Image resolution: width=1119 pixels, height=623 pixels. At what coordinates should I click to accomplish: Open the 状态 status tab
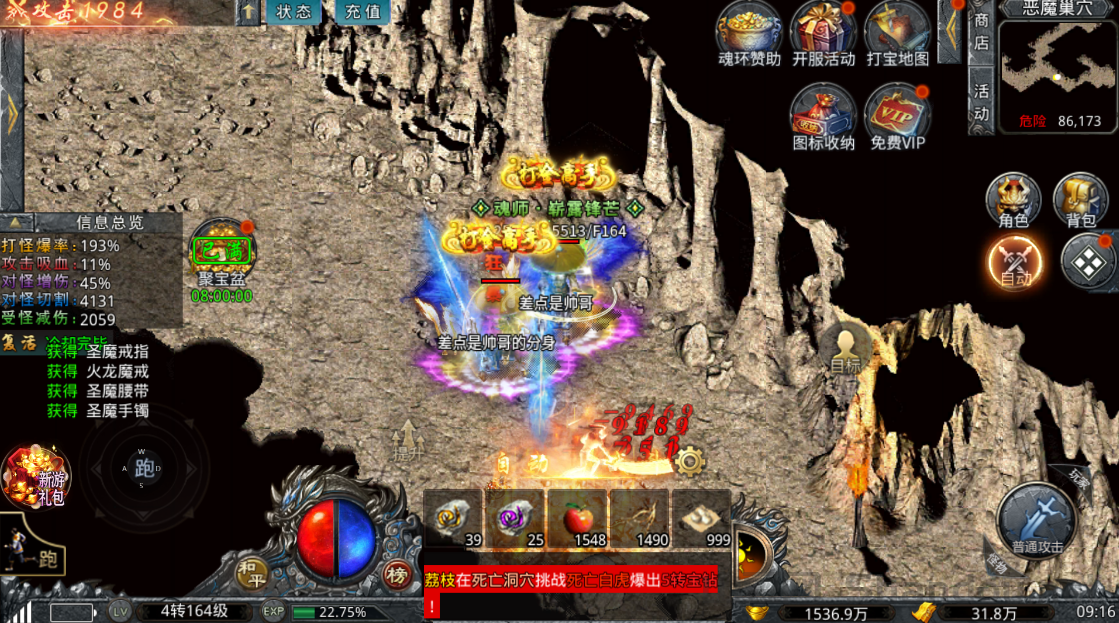point(294,13)
